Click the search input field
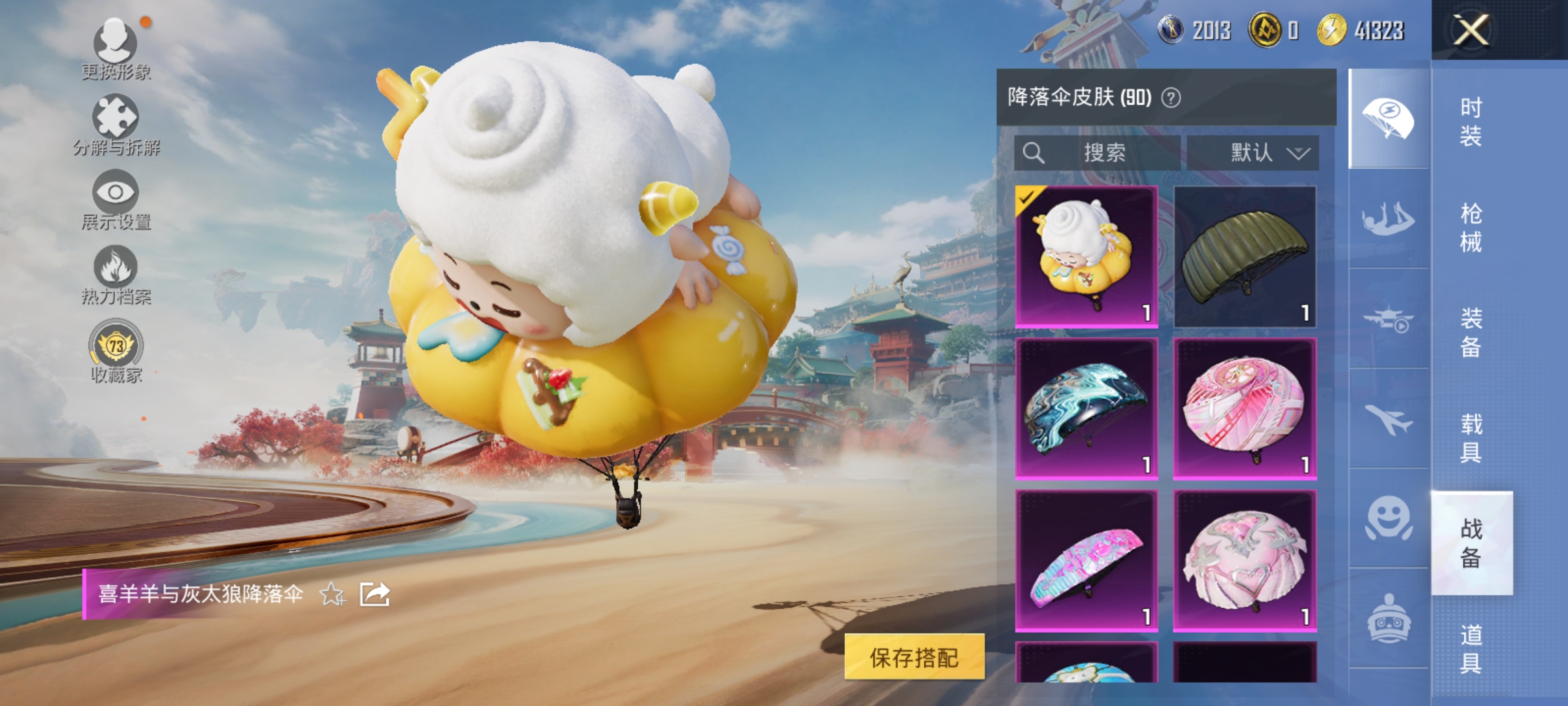The image size is (1568, 706). (1098, 154)
